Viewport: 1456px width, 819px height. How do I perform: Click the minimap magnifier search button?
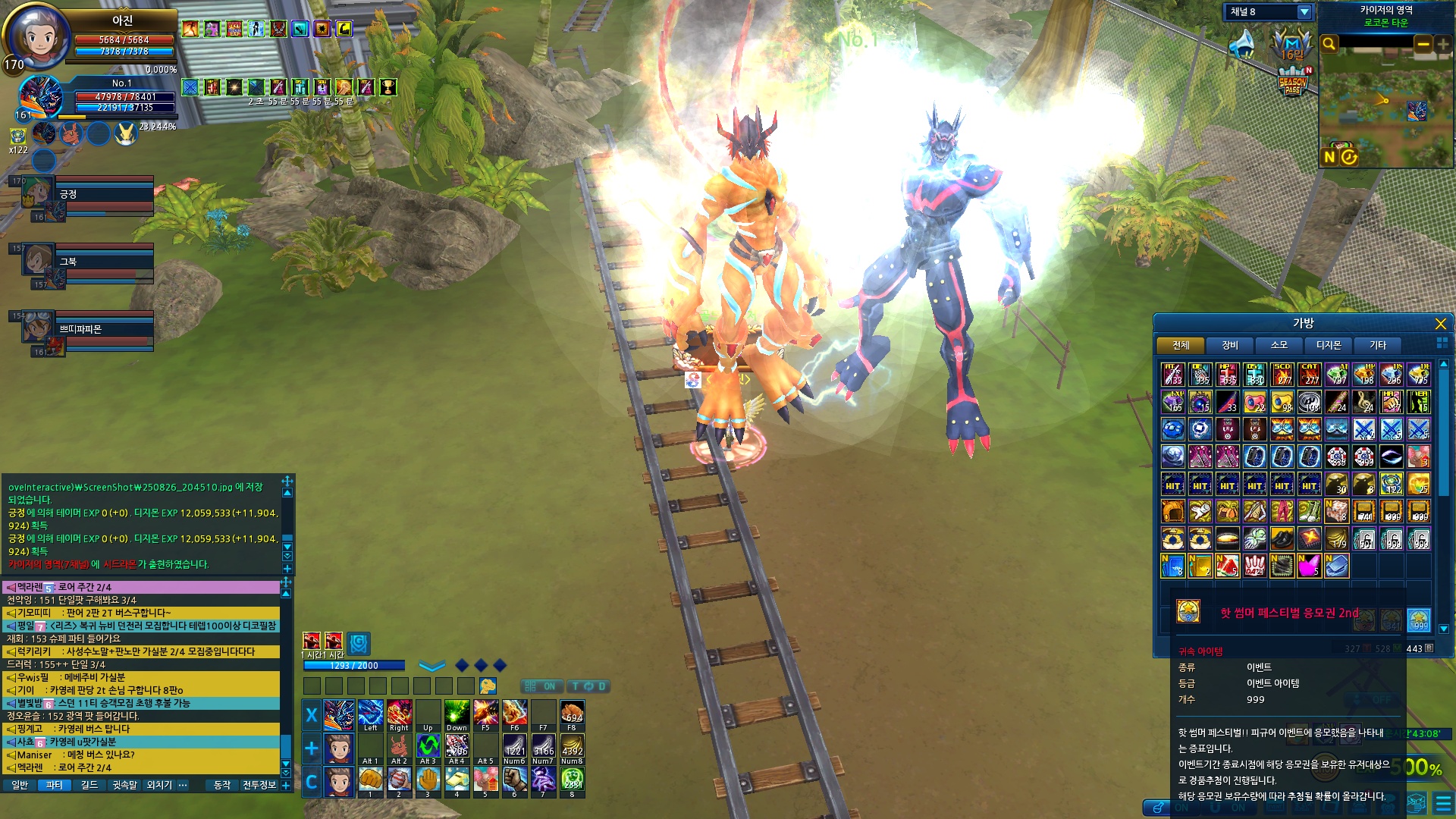[1329, 44]
